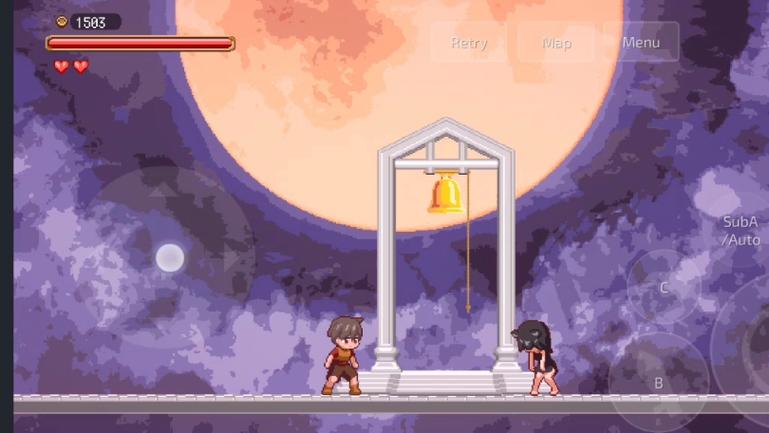Open the Map screen
769x433 pixels.
[x=556, y=43]
